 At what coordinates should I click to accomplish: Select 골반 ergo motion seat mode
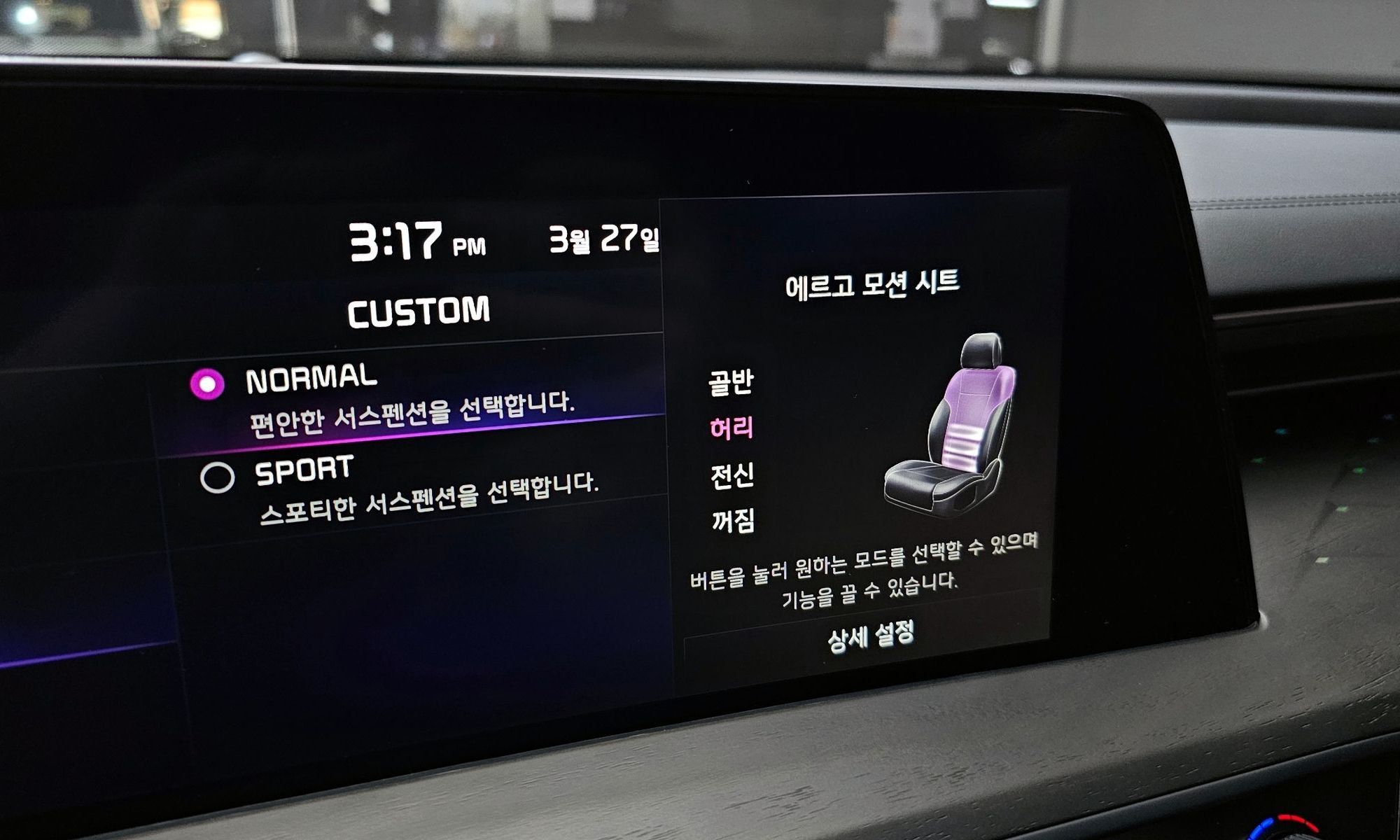731,383
